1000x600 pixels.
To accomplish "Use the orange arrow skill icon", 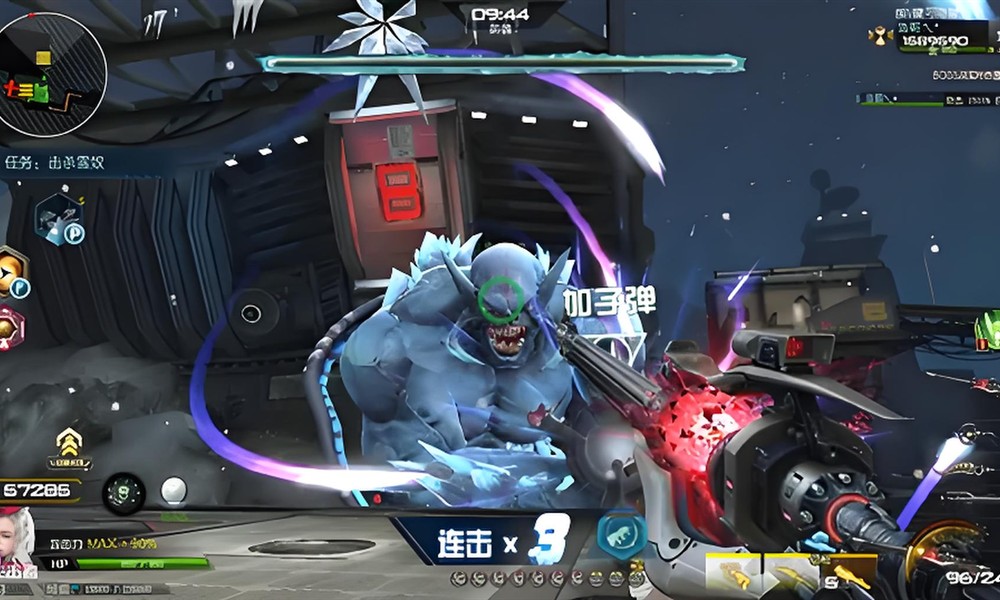I will tap(12, 271).
